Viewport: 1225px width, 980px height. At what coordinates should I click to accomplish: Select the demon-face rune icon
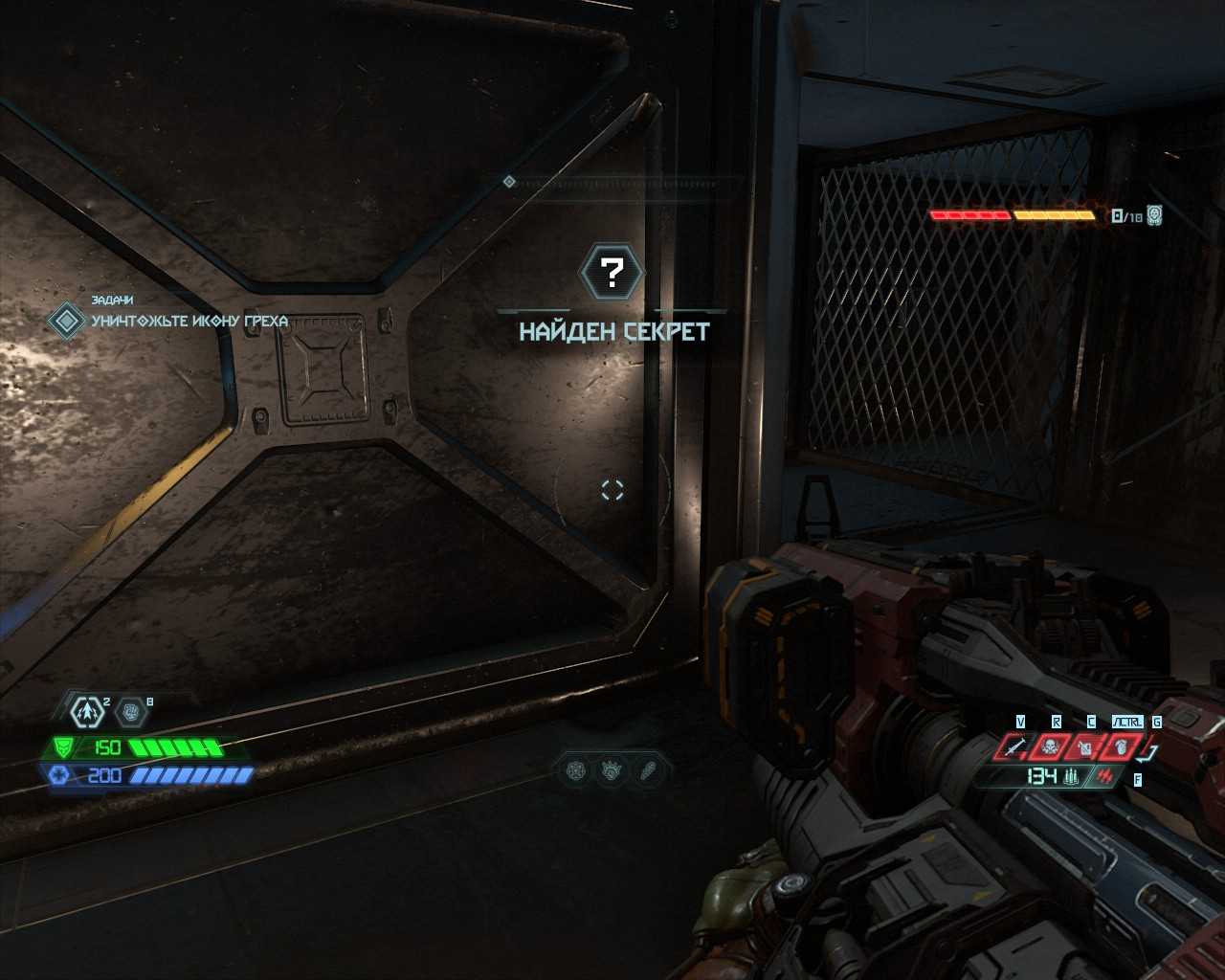tap(612, 769)
